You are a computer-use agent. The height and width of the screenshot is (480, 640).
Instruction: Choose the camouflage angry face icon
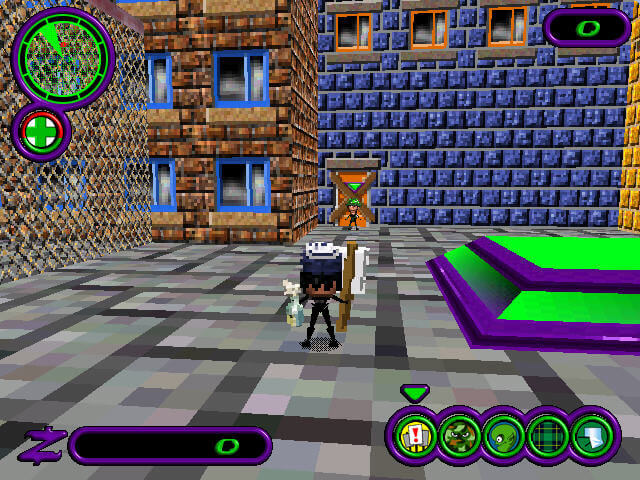459,435
